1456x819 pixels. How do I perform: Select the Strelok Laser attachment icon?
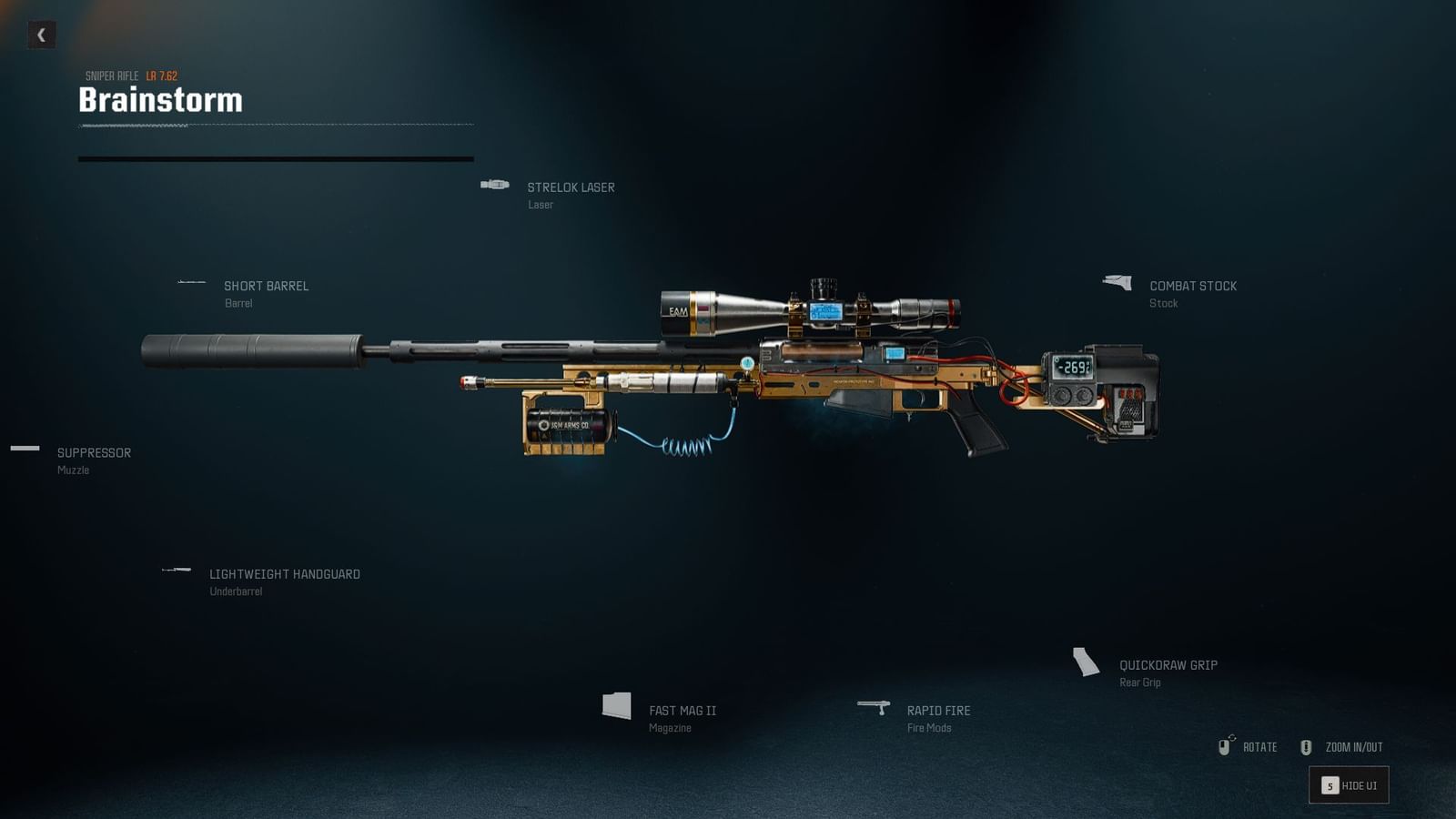pyautogui.click(x=496, y=184)
